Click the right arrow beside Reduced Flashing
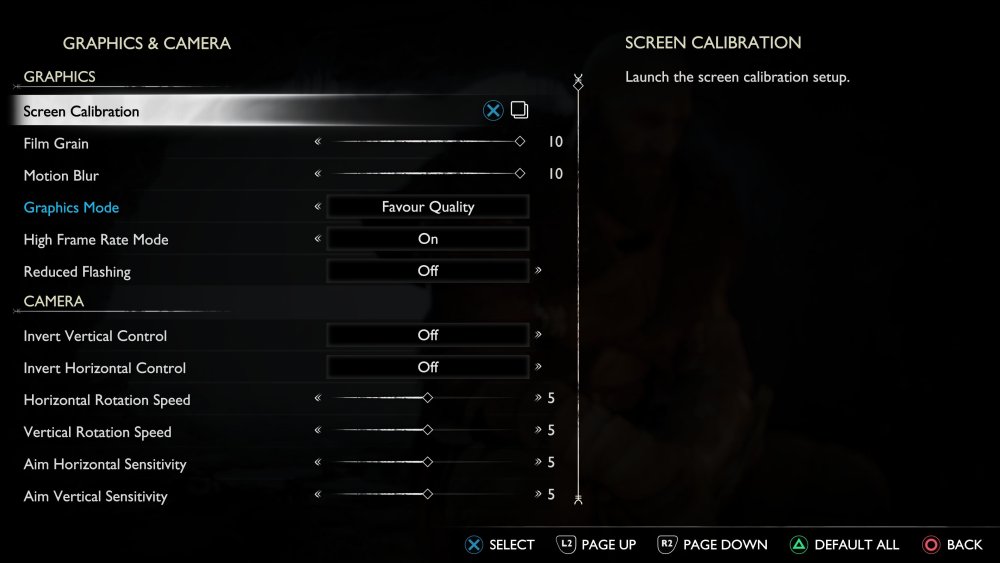This screenshot has width=1000, height=563. point(538,270)
